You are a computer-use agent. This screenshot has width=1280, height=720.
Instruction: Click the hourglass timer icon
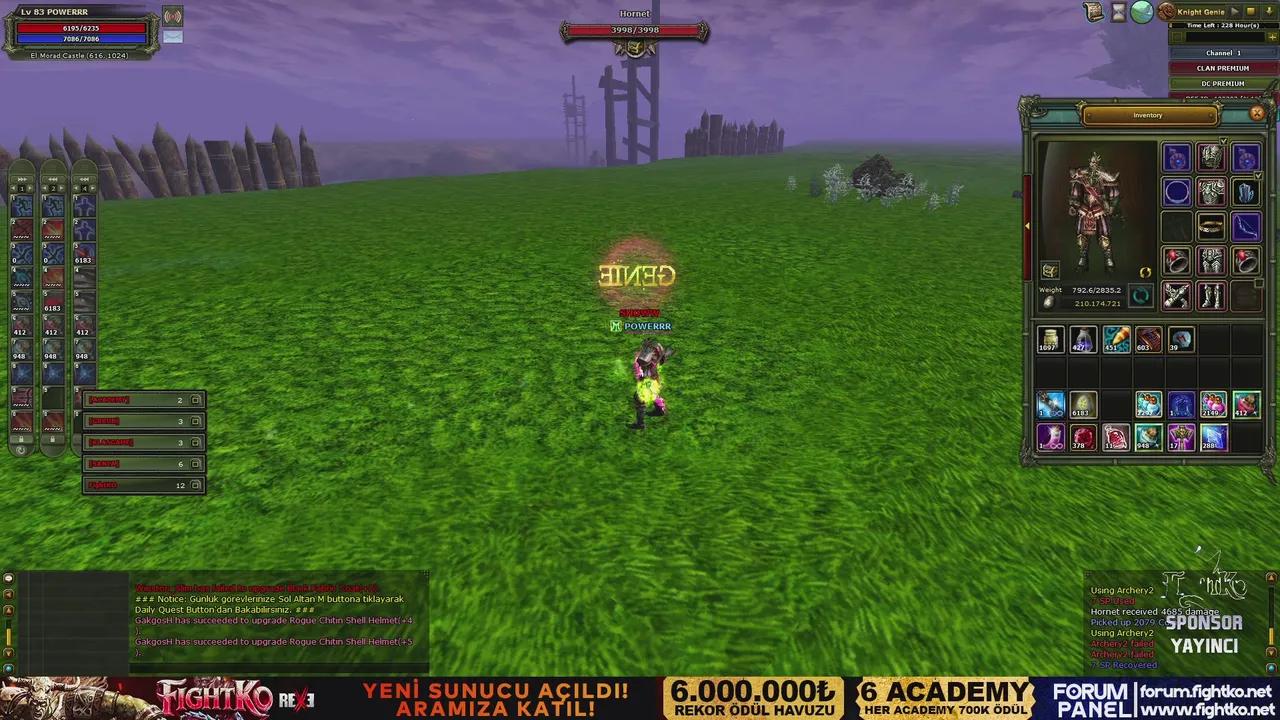[1119, 12]
